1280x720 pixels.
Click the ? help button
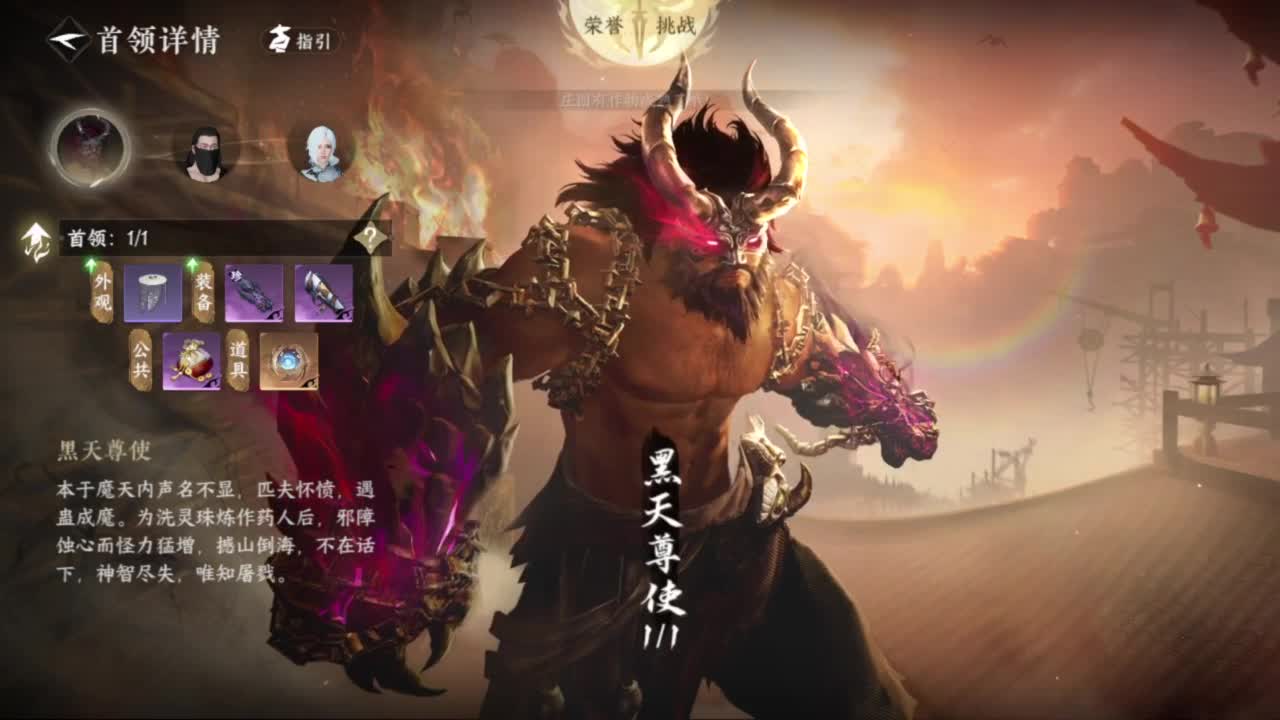[x=368, y=238]
